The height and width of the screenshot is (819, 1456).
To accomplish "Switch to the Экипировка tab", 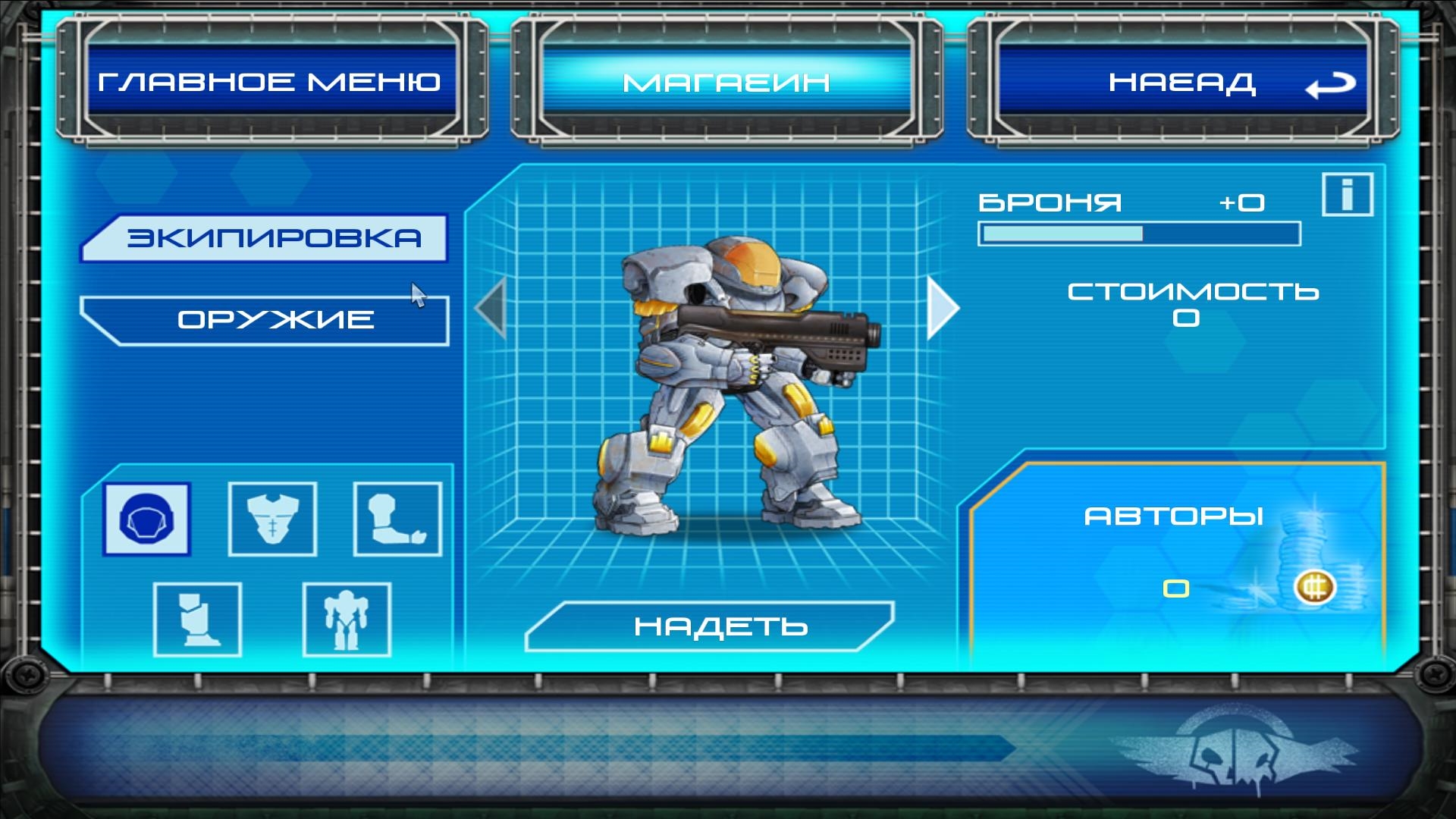I will tap(265, 238).
